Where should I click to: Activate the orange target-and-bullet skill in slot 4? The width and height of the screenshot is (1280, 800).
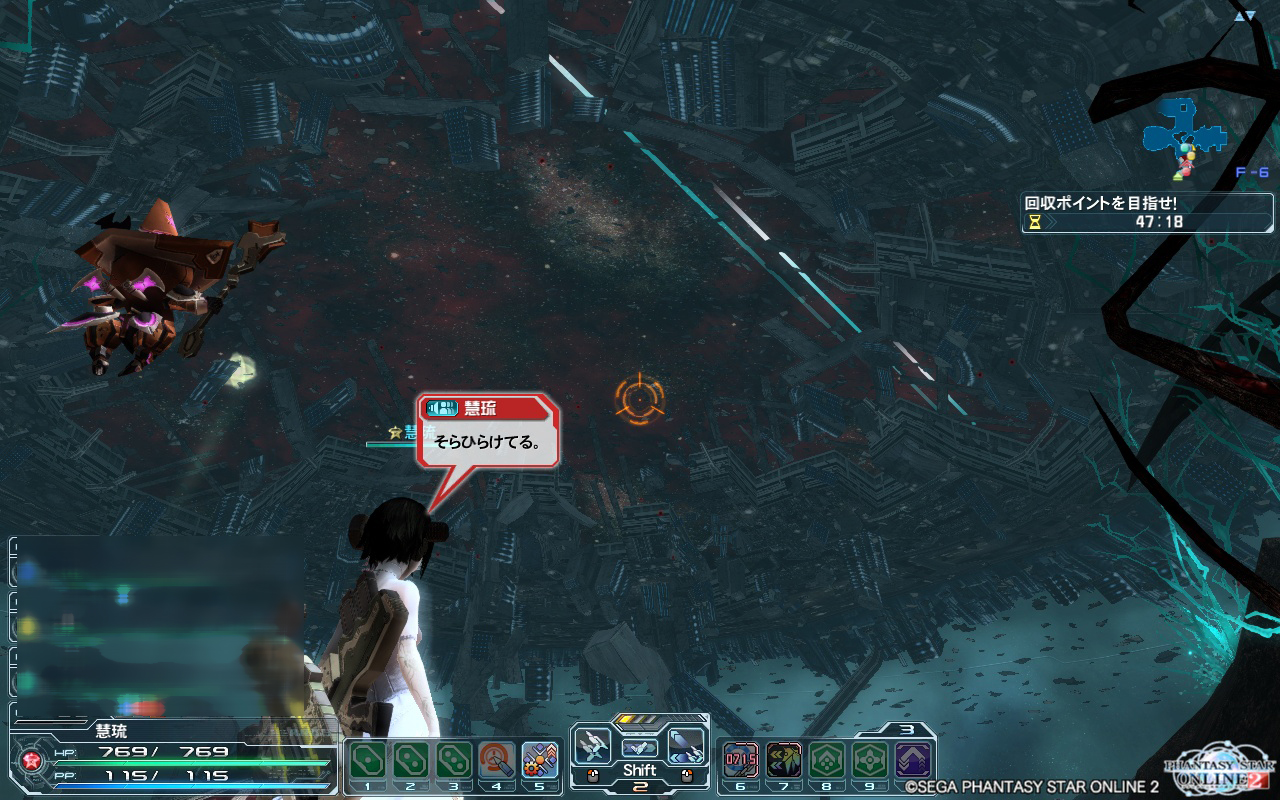click(497, 762)
